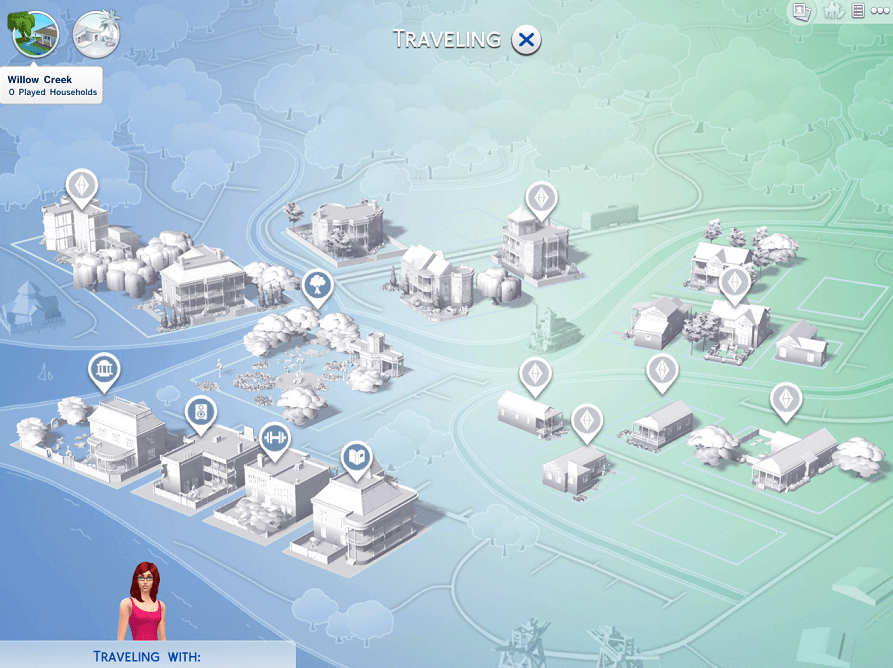The width and height of the screenshot is (893, 668).
Task: Pick the library book map marker
Action: (x=356, y=458)
